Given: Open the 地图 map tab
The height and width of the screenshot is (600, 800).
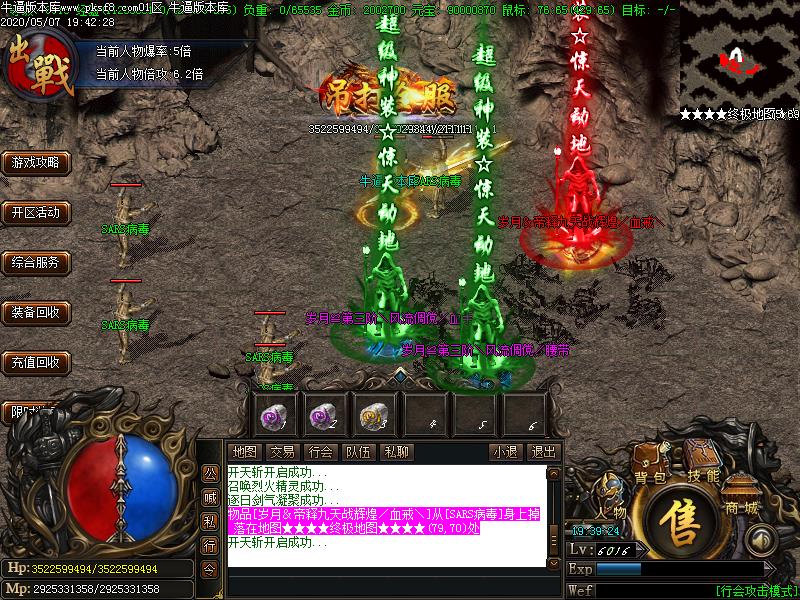Looking at the screenshot, I should pos(244,452).
